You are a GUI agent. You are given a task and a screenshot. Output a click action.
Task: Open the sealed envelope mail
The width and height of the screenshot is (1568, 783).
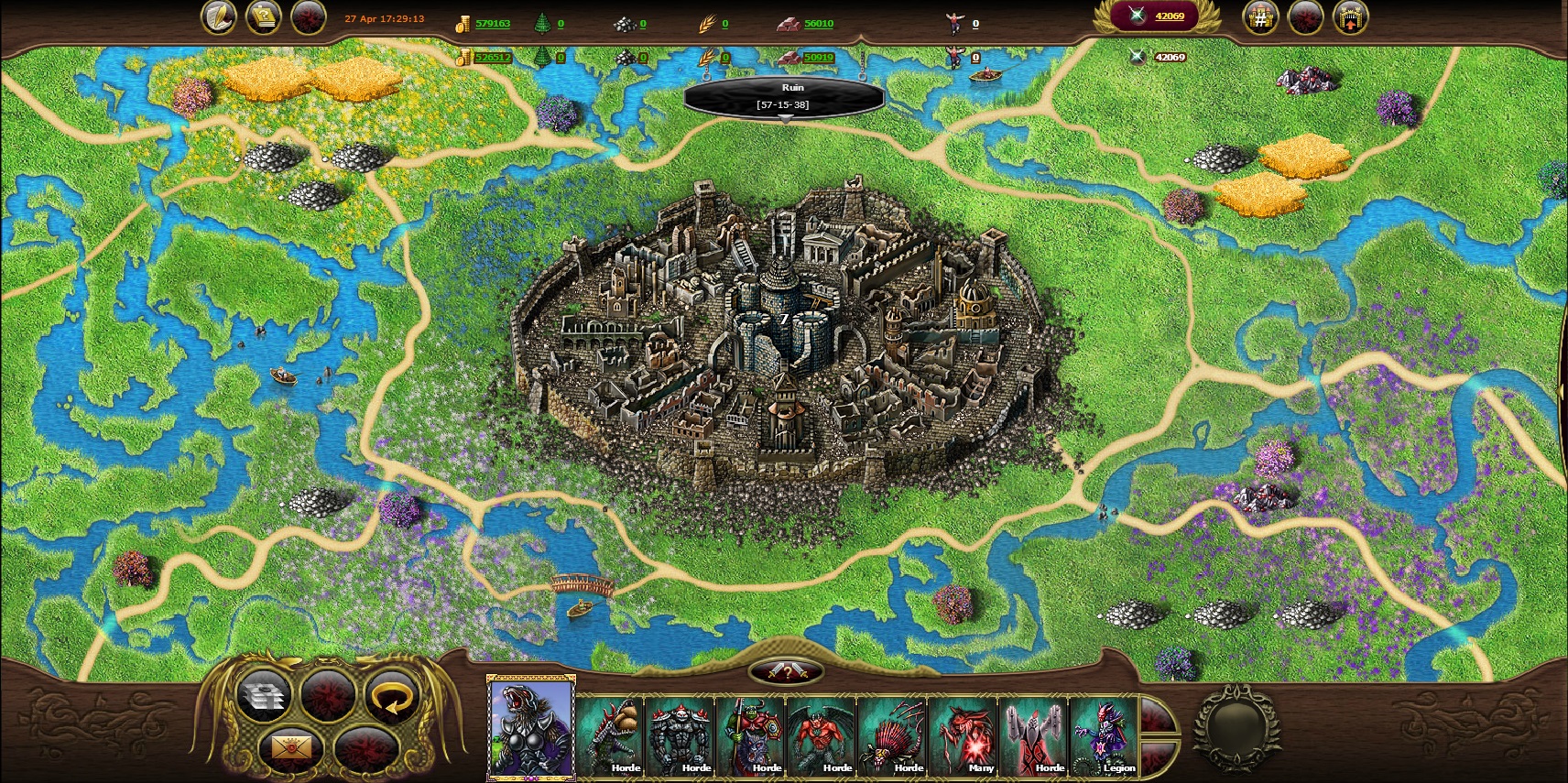(291, 749)
